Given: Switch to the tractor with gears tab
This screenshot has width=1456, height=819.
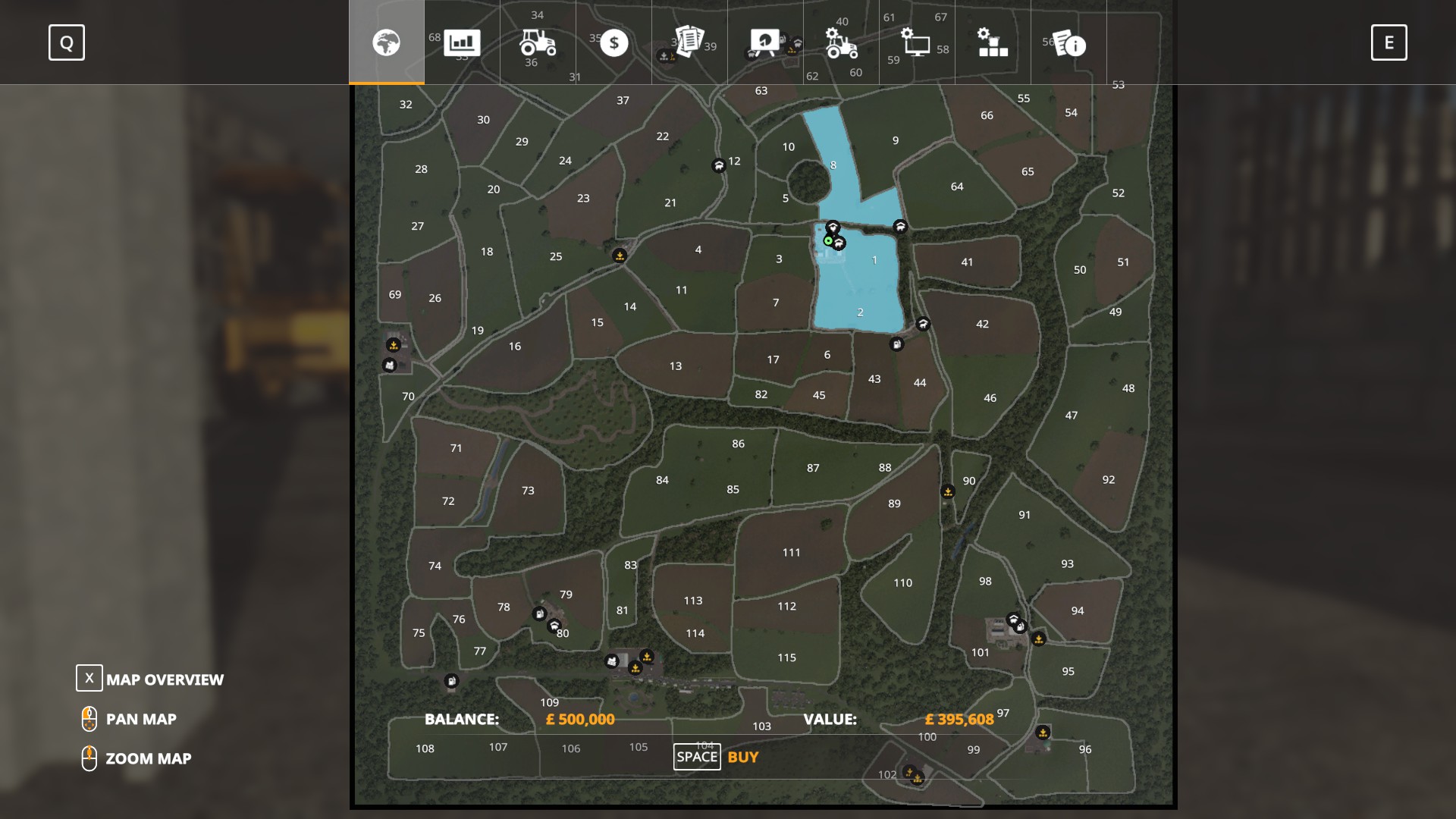Looking at the screenshot, I should coord(841,42).
